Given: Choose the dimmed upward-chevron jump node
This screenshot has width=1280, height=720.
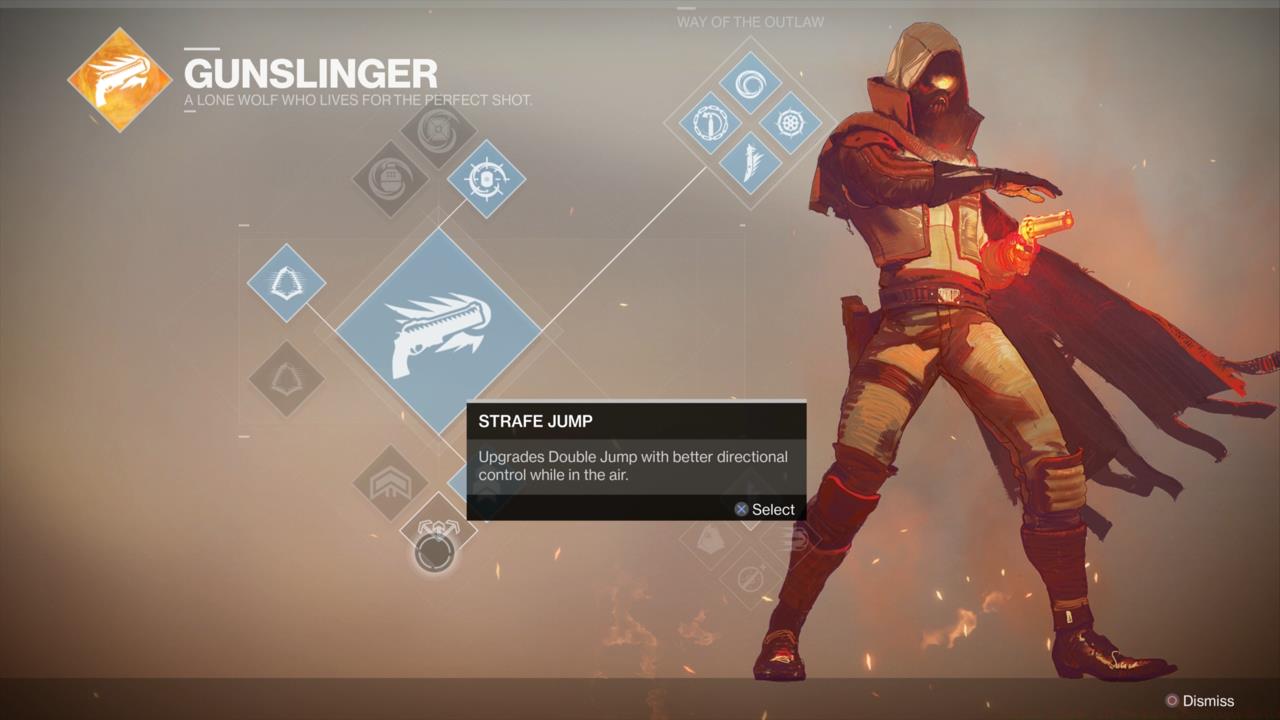Looking at the screenshot, I should point(390,483).
